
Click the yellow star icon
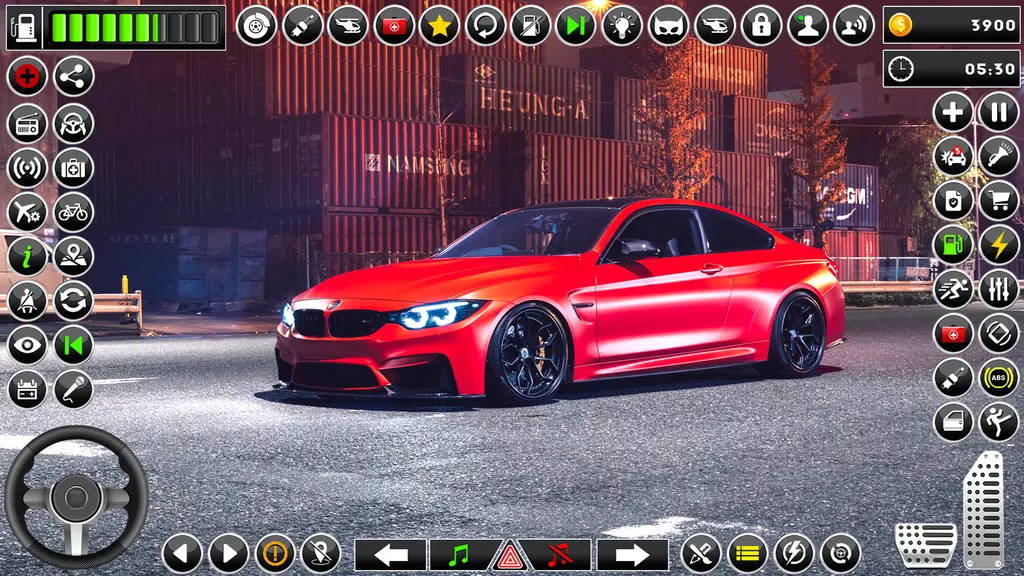click(439, 25)
